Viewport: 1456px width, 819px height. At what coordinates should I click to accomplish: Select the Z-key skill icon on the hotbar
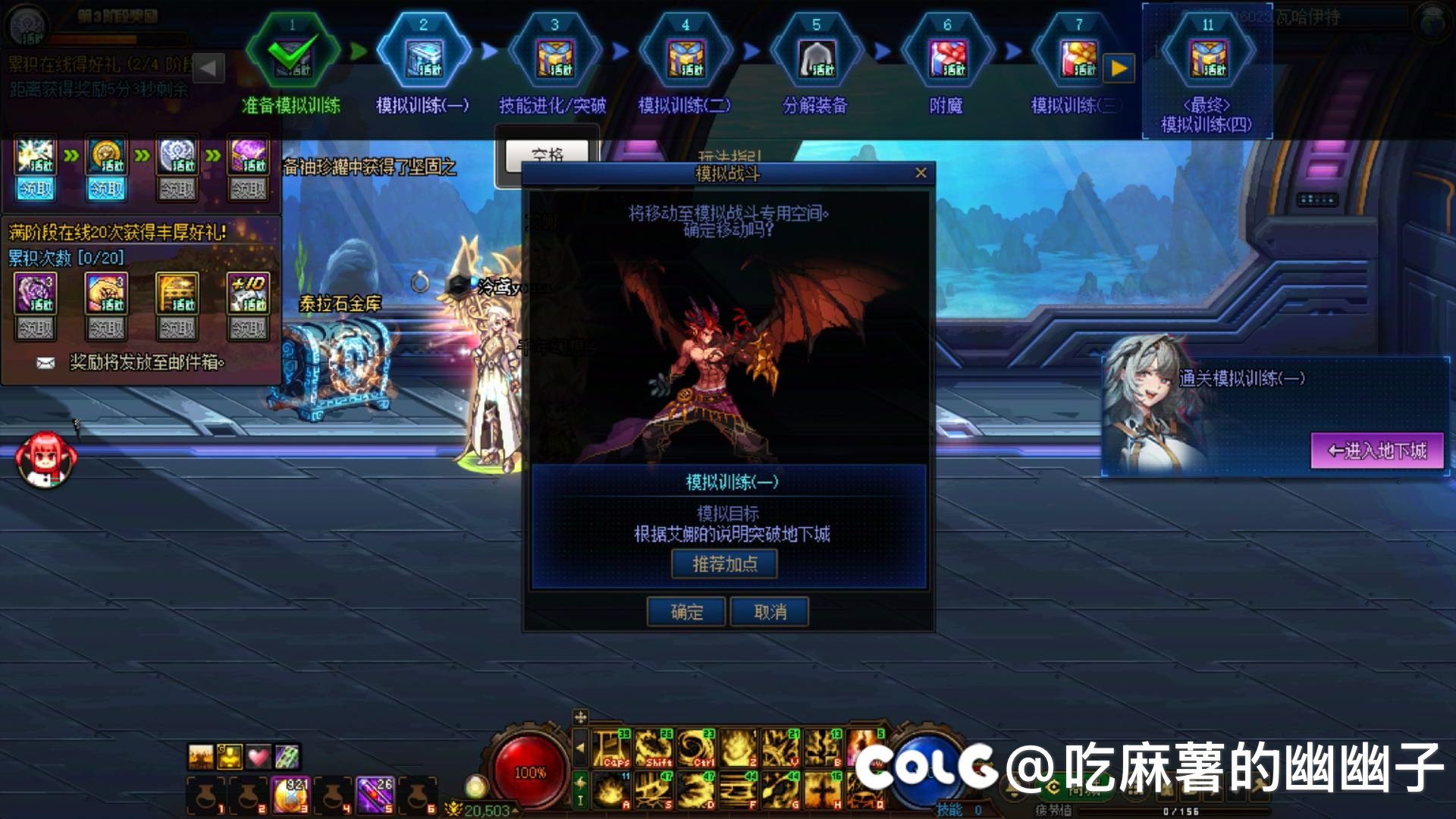(x=738, y=747)
